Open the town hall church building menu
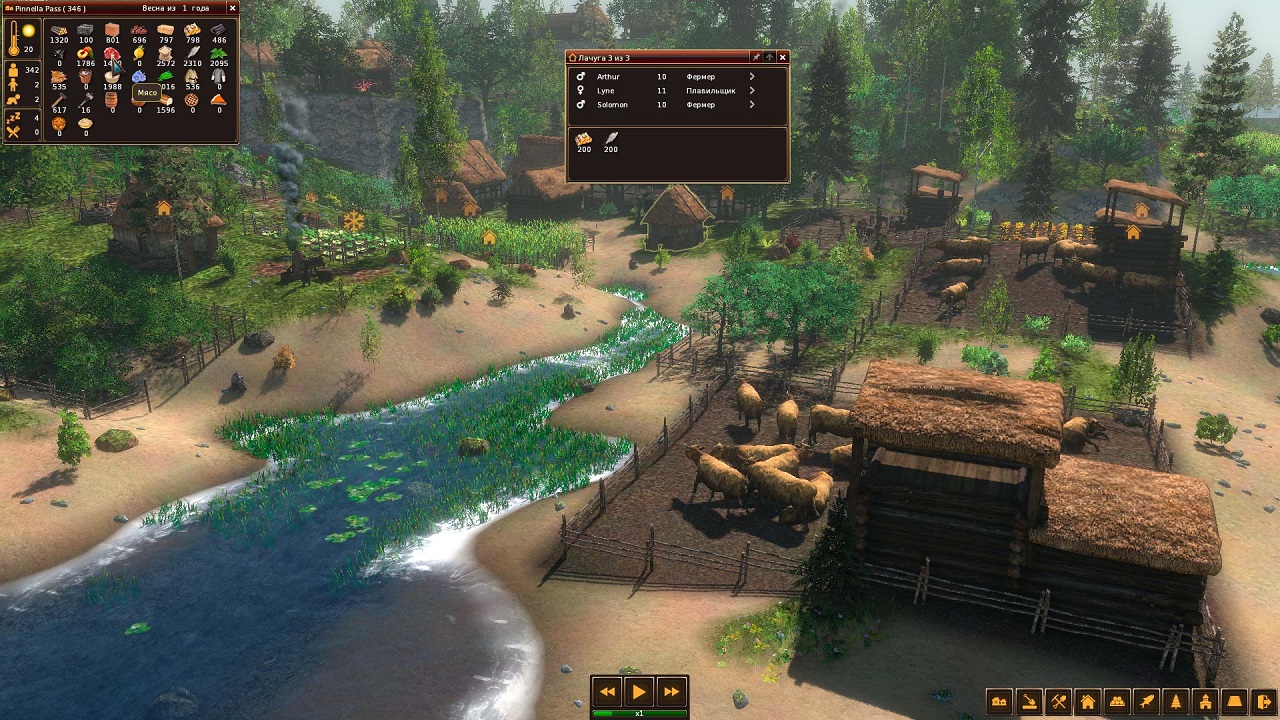The width and height of the screenshot is (1280, 720). click(x=1206, y=701)
